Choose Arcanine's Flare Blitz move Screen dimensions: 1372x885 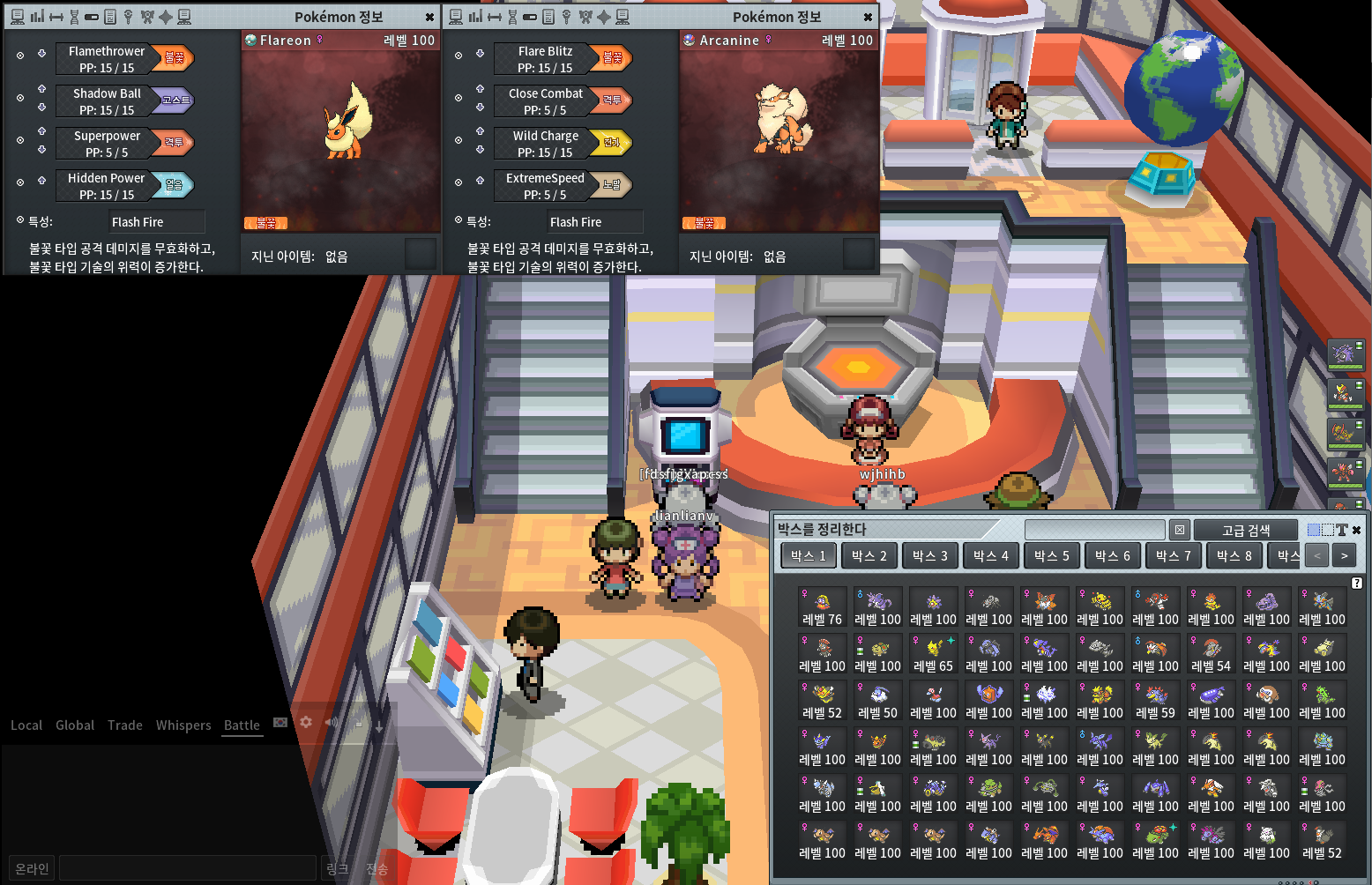coord(545,59)
